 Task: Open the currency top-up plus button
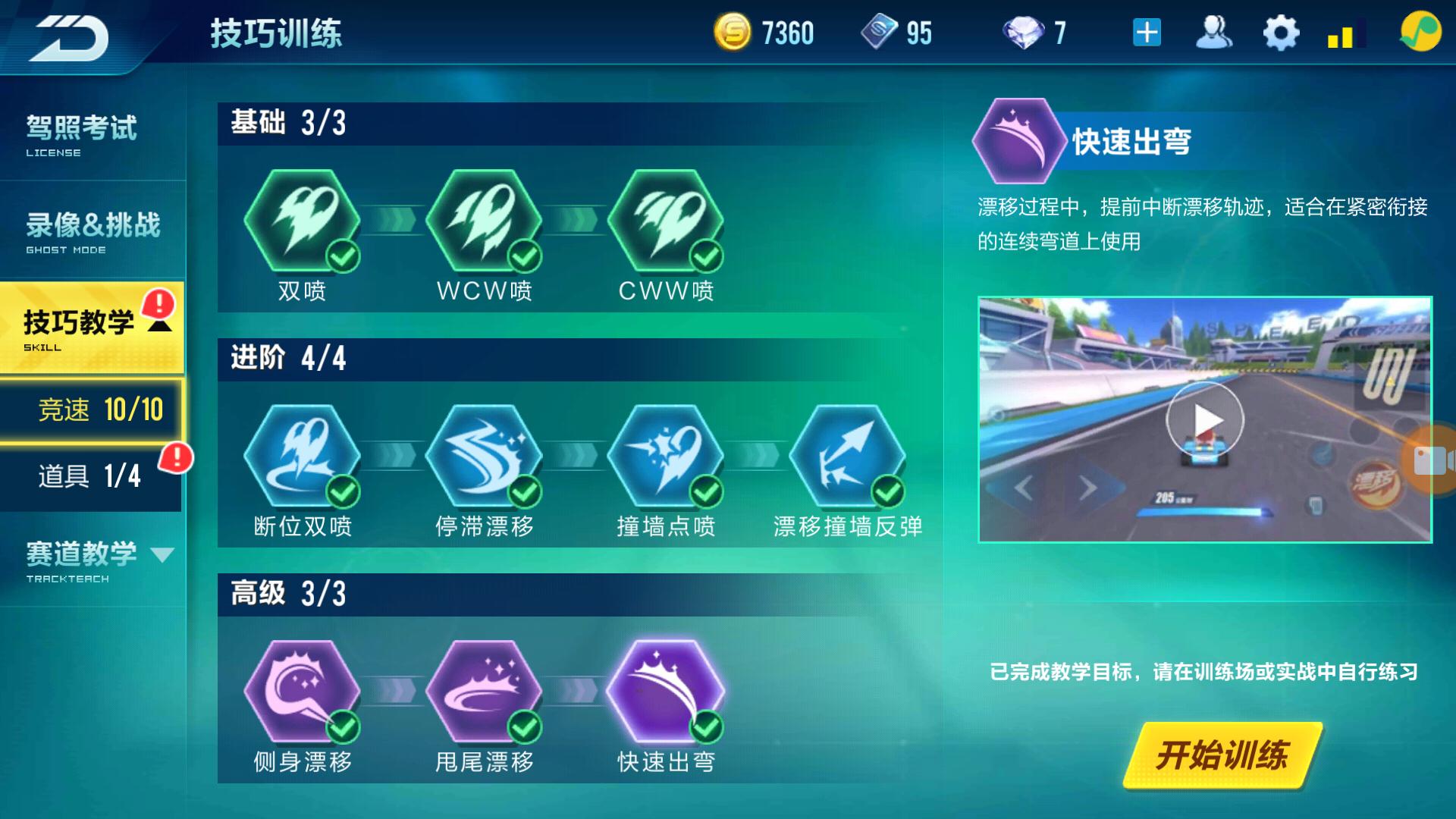tap(1147, 32)
